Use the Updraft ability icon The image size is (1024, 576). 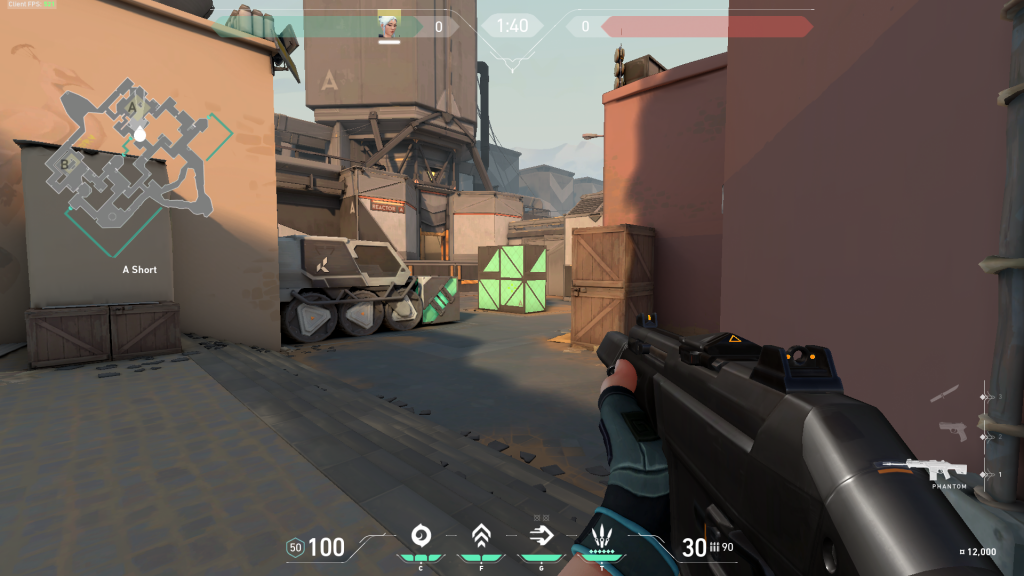[481, 535]
